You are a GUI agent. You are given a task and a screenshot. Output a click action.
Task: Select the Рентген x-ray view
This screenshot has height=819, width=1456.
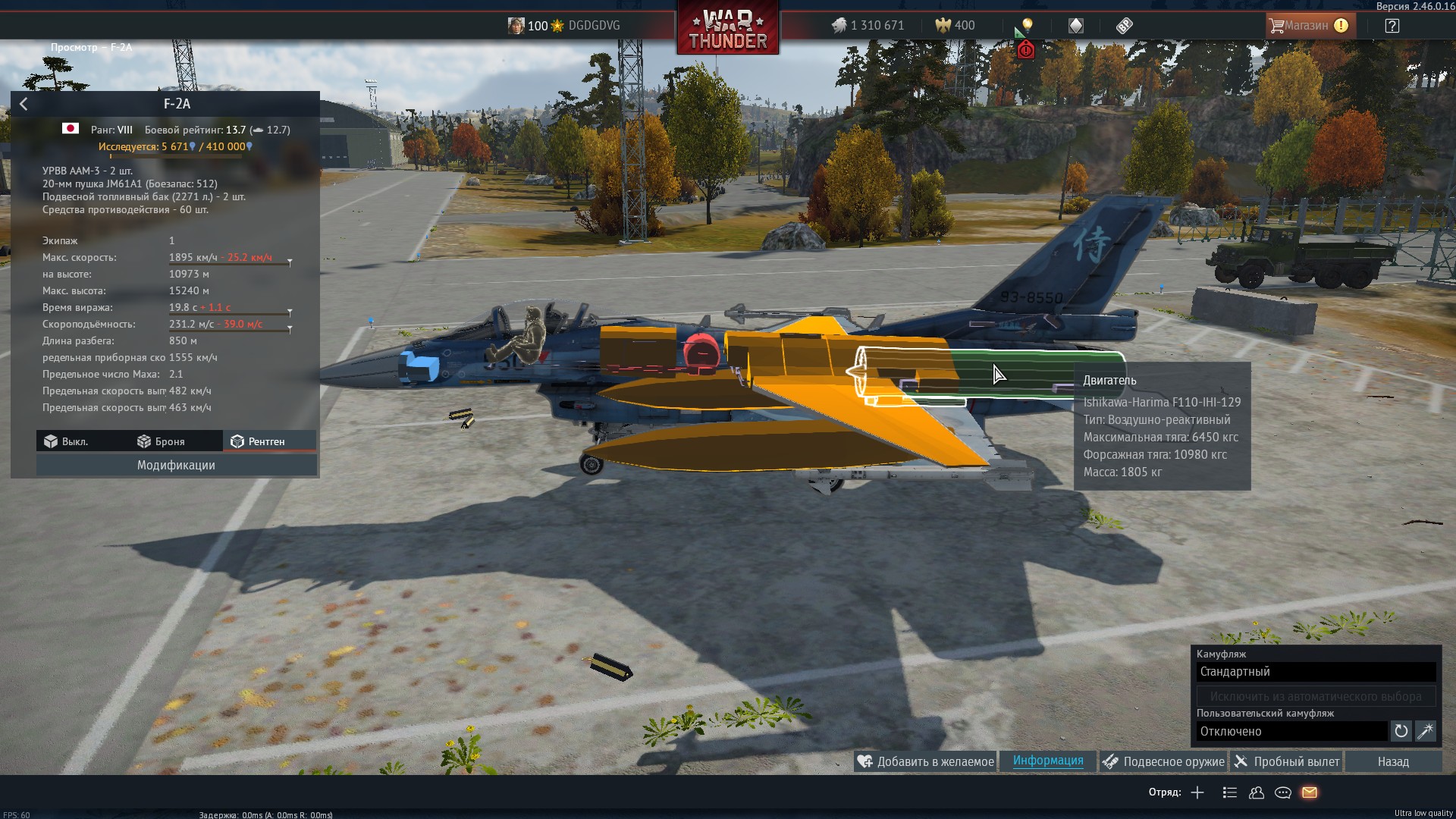coord(258,441)
